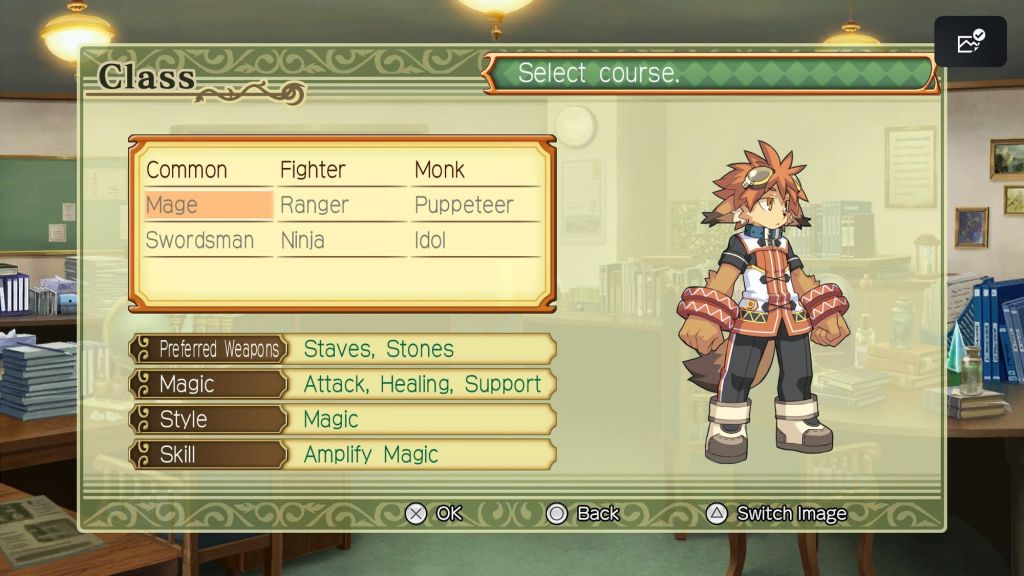Select the Idol course
The width and height of the screenshot is (1024, 576).
pos(430,240)
